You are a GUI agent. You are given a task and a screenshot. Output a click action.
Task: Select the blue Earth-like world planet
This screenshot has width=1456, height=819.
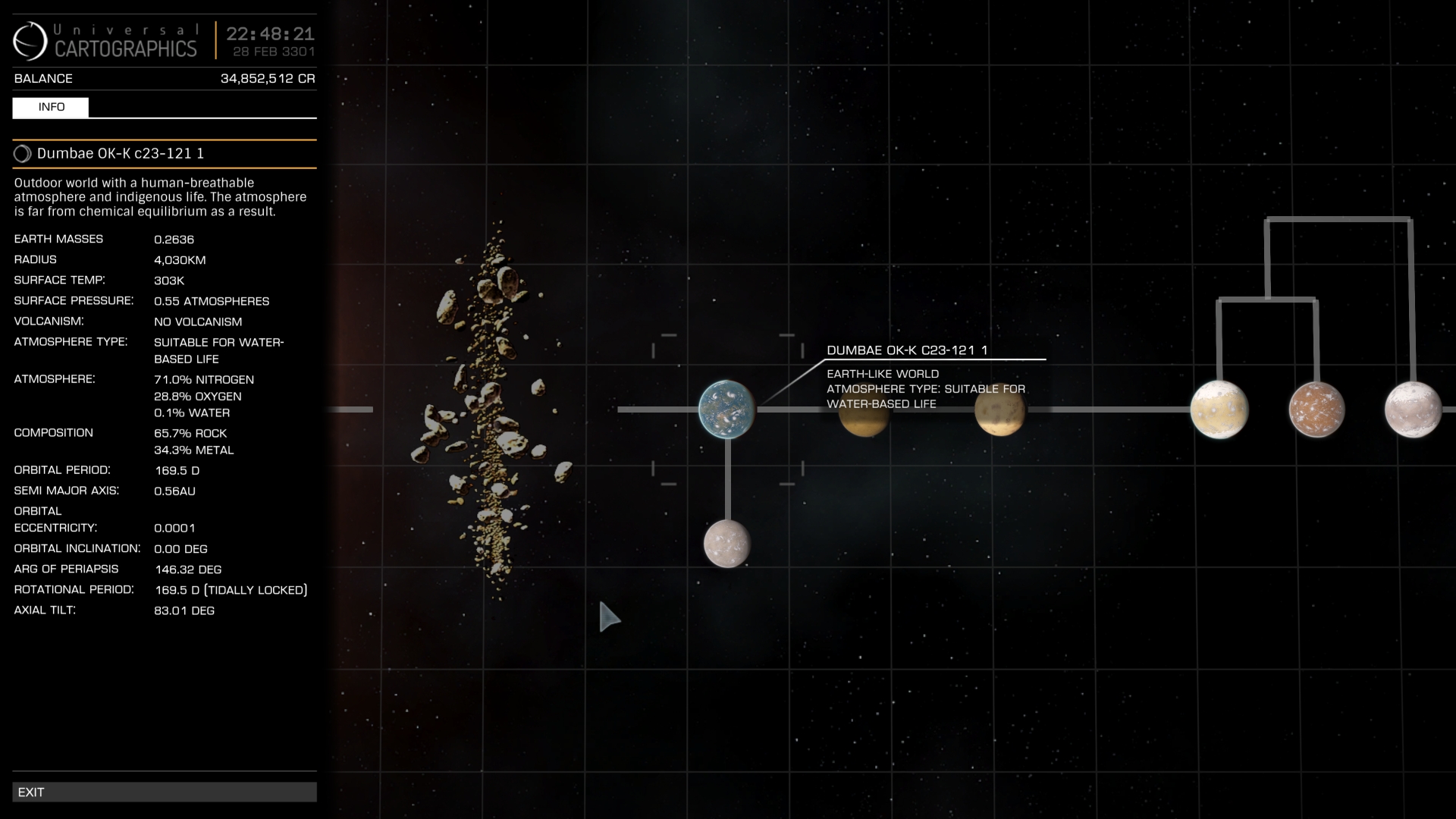click(x=726, y=409)
